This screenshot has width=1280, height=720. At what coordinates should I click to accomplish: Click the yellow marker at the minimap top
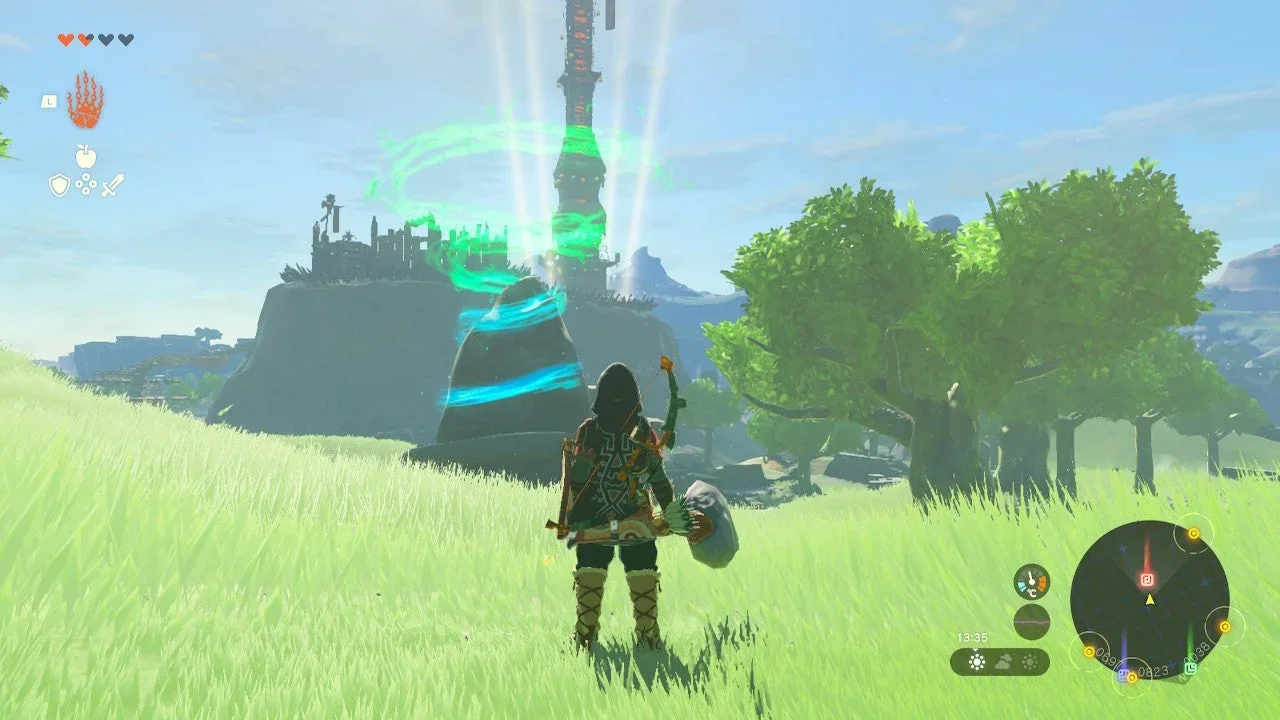tap(1194, 532)
